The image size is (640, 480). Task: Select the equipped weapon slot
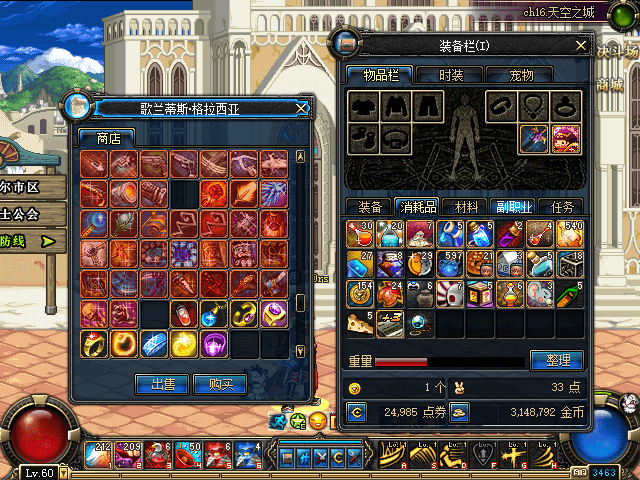coord(533,137)
